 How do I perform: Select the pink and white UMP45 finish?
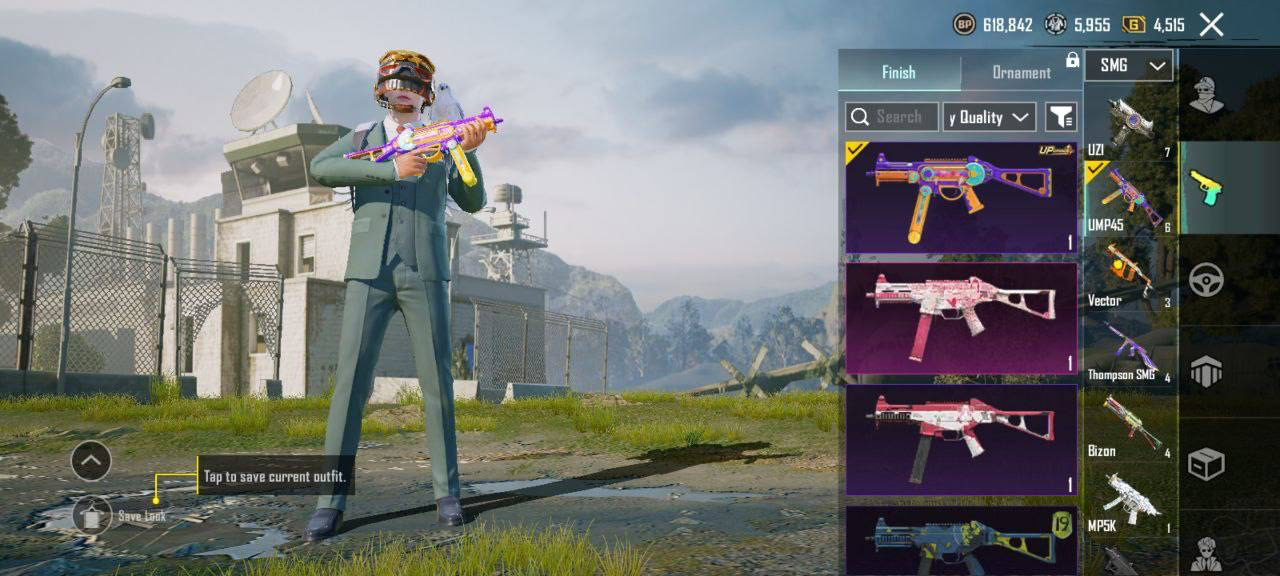pyautogui.click(x=961, y=318)
